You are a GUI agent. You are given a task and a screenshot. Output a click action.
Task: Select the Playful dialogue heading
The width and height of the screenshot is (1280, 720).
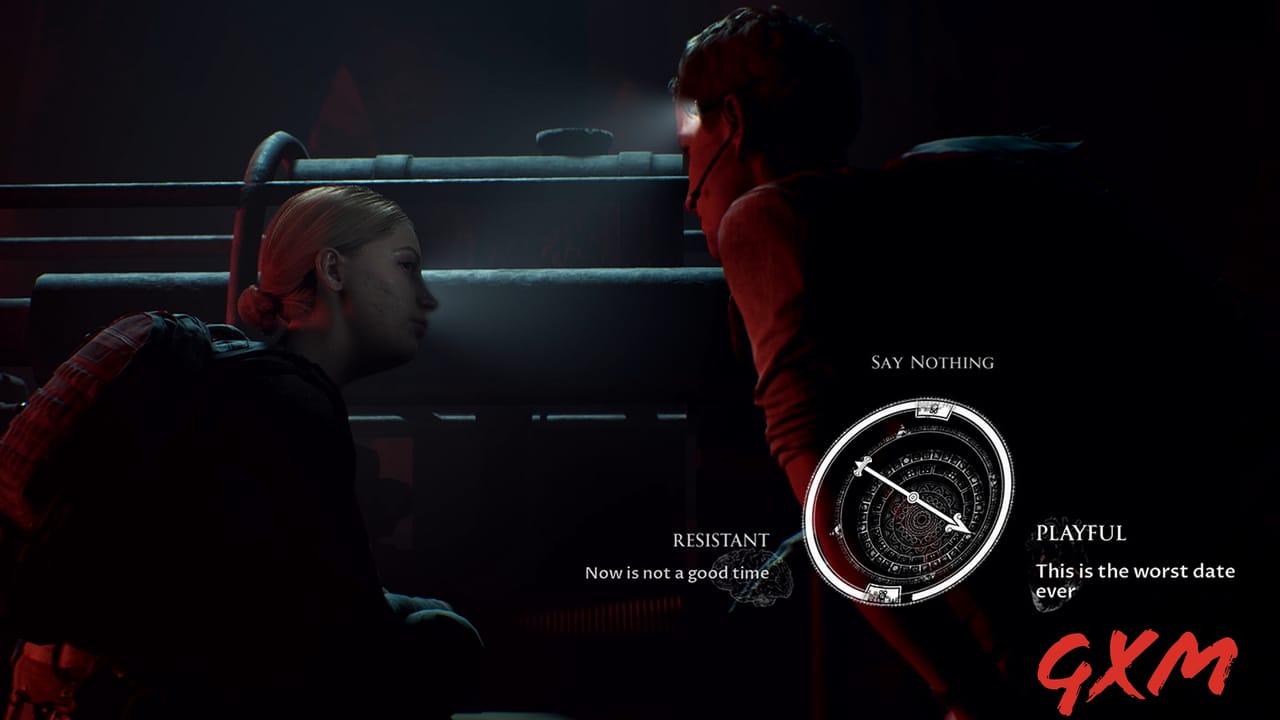1080,533
